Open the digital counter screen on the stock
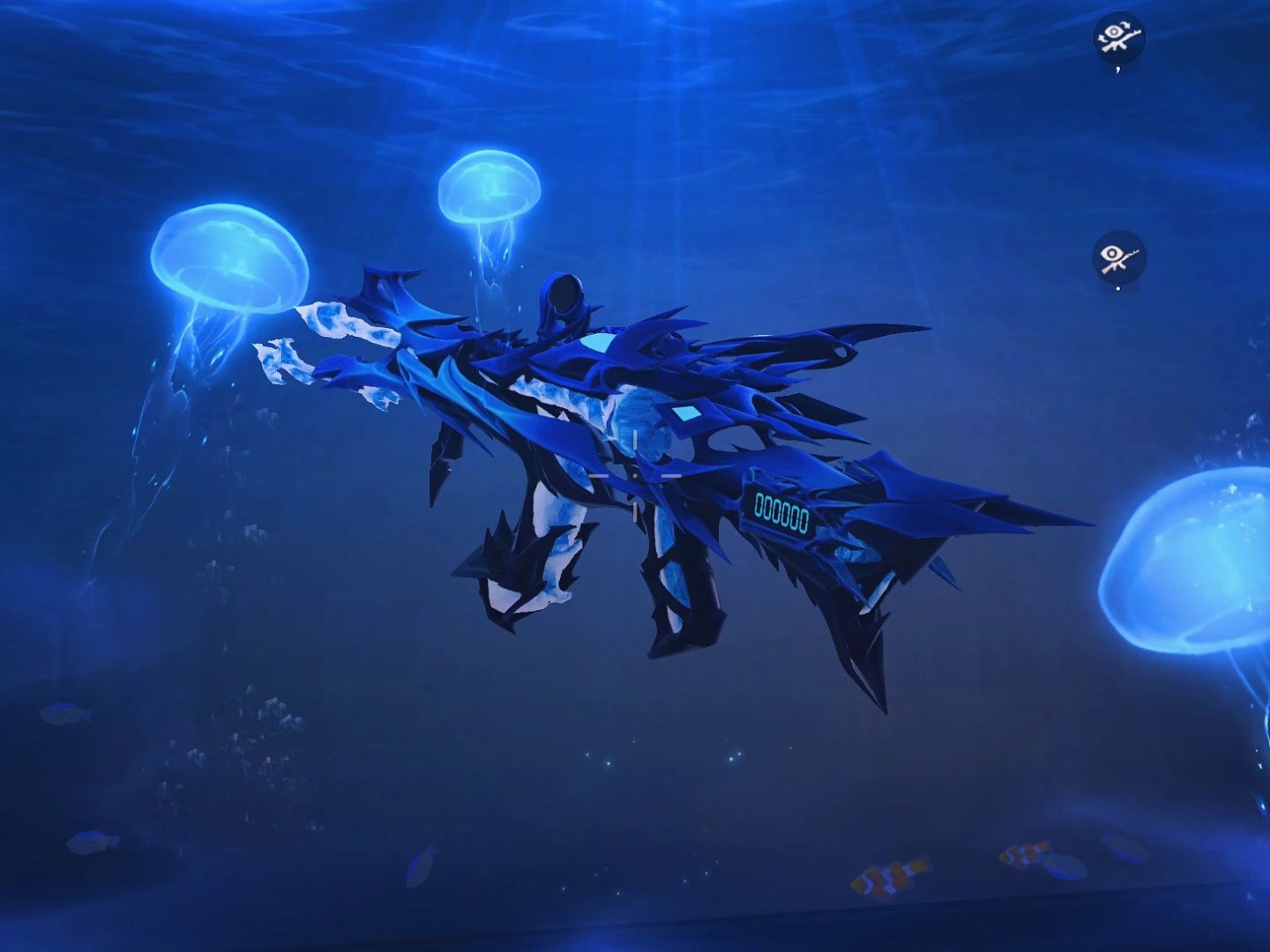Image resolution: width=1270 pixels, height=952 pixels. pyautogui.click(x=783, y=509)
